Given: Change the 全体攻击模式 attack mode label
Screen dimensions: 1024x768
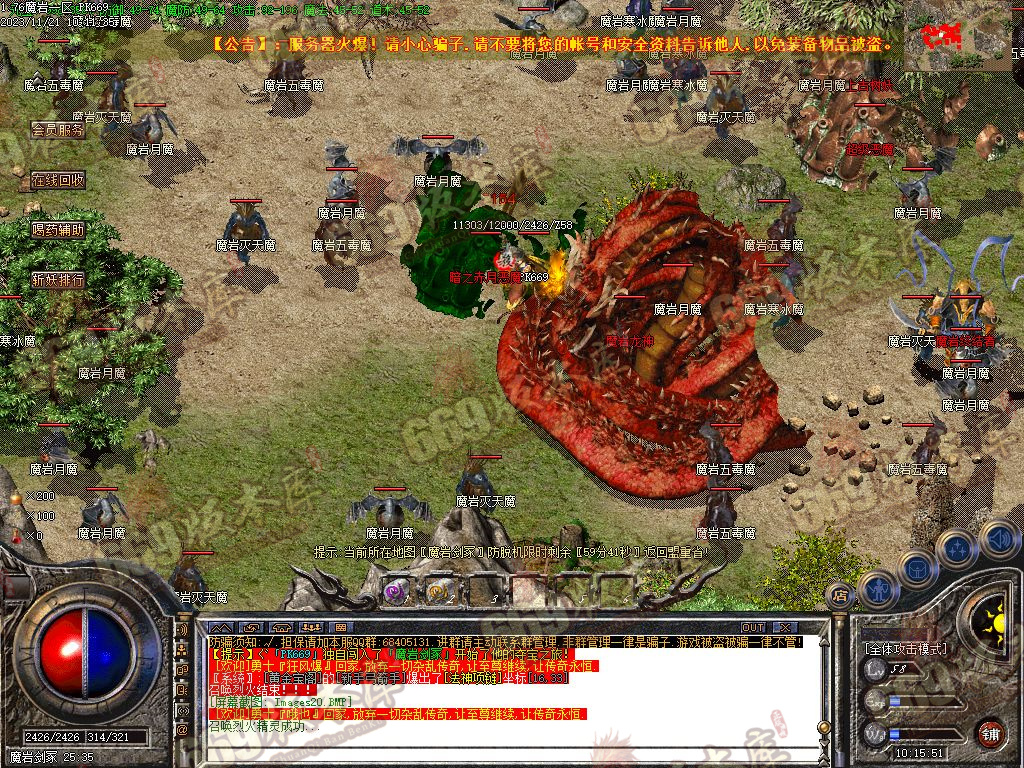Looking at the screenshot, I should click(906, 648).
